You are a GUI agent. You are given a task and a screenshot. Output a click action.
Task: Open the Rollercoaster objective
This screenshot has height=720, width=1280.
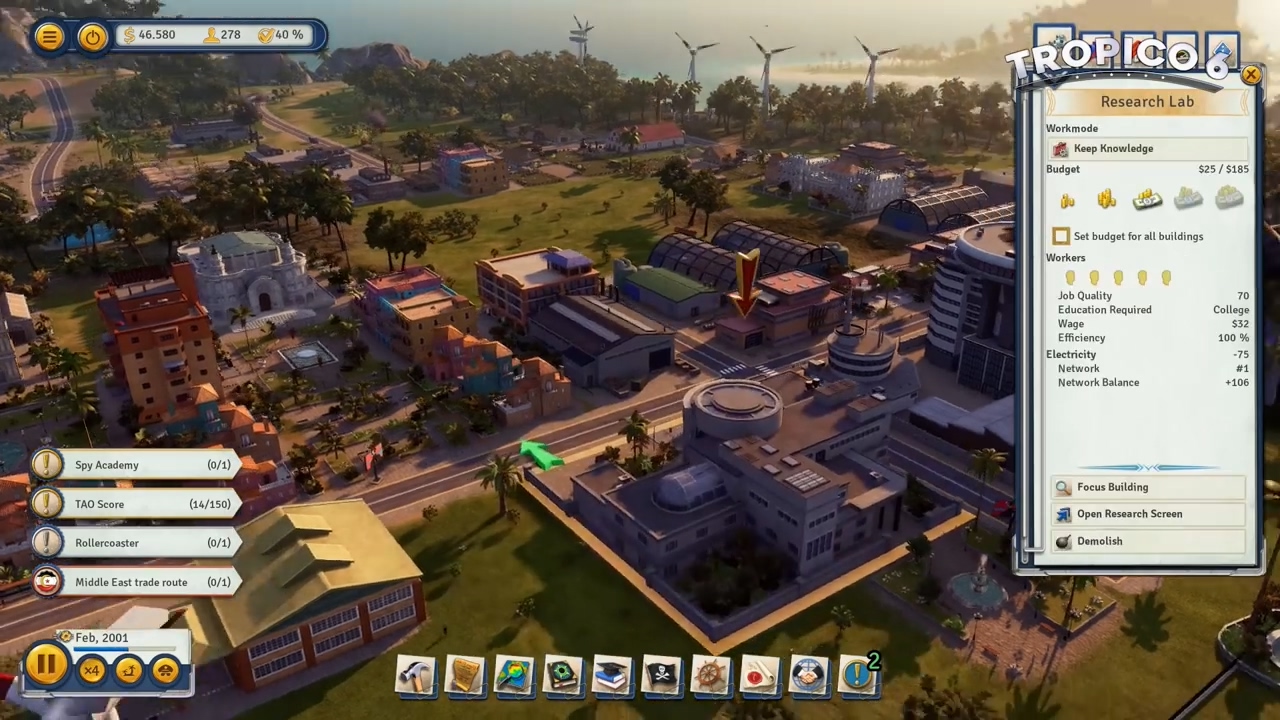coord(135,543)
